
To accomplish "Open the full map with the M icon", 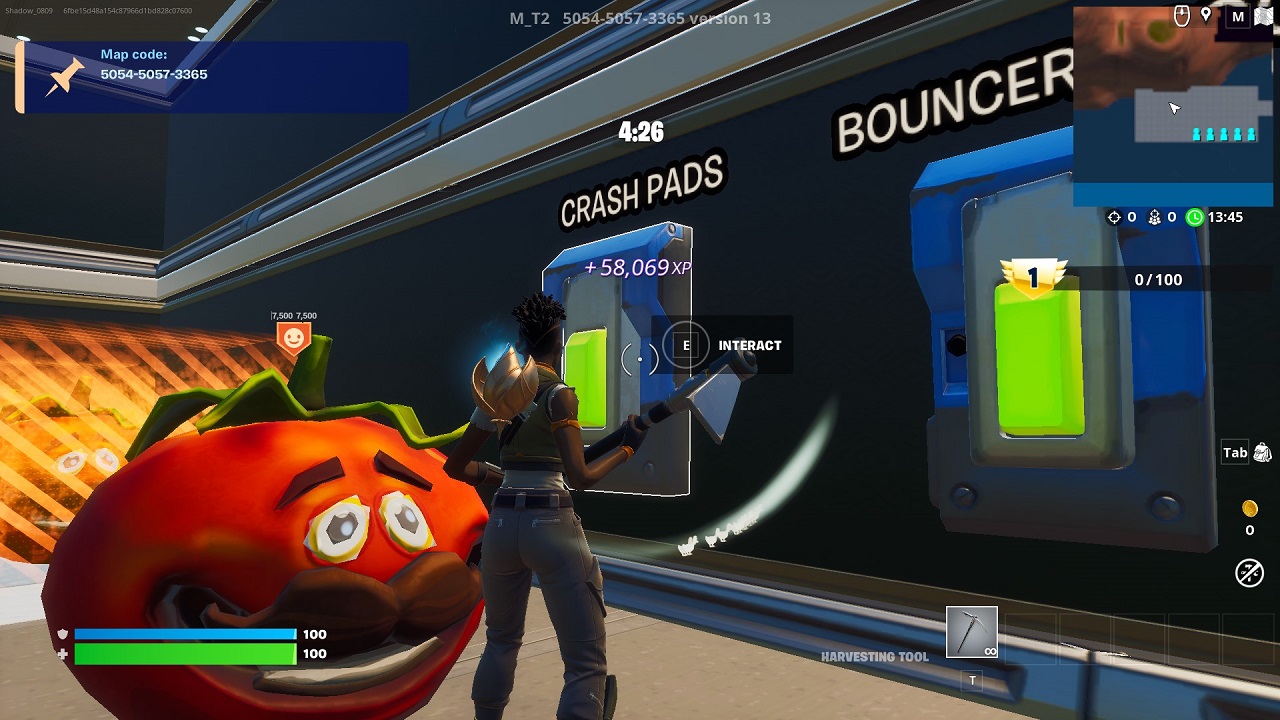I will click(x=1238, y=17).
